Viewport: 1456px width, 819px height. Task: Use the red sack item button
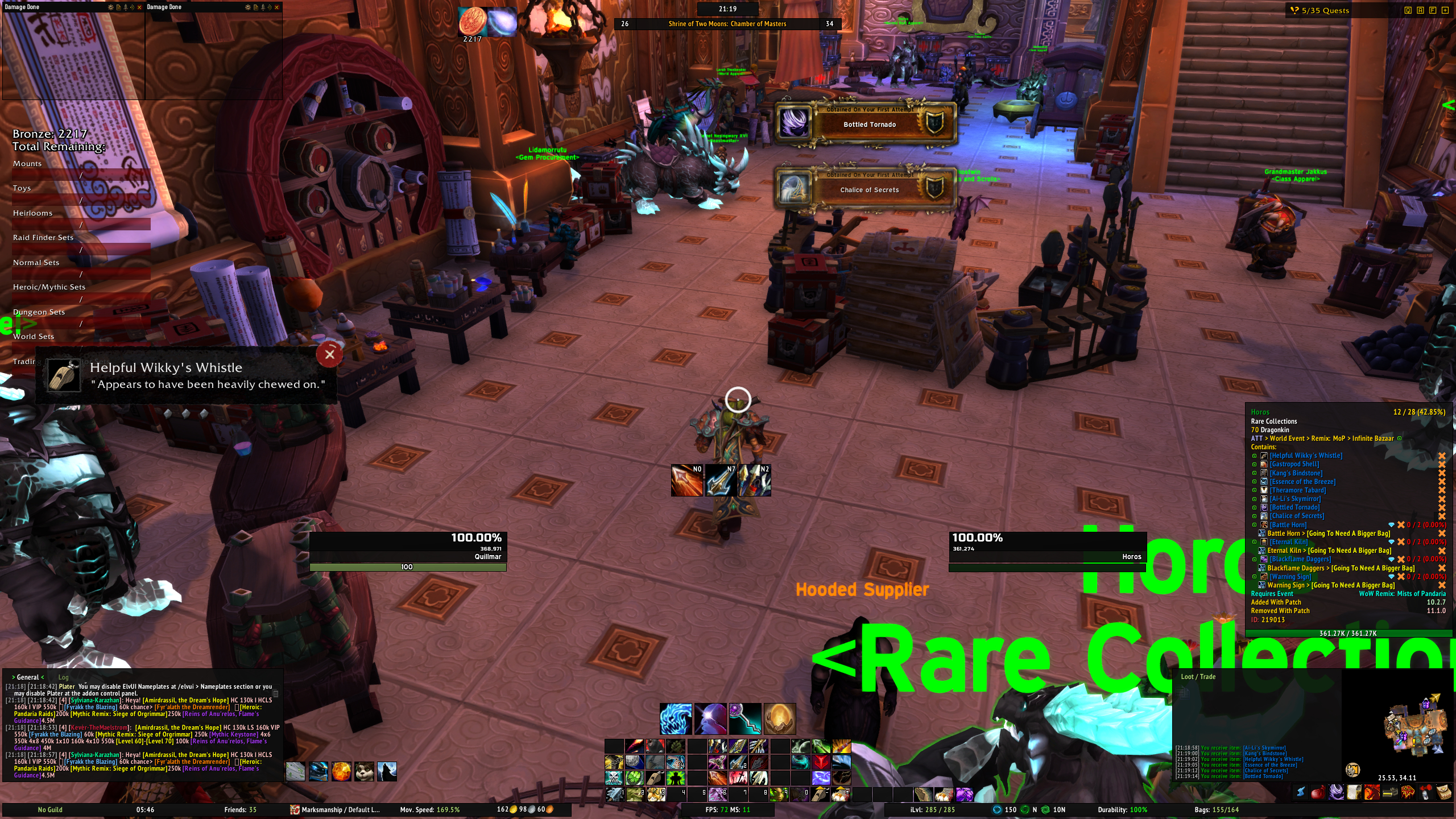click(x=1318, y=792)
